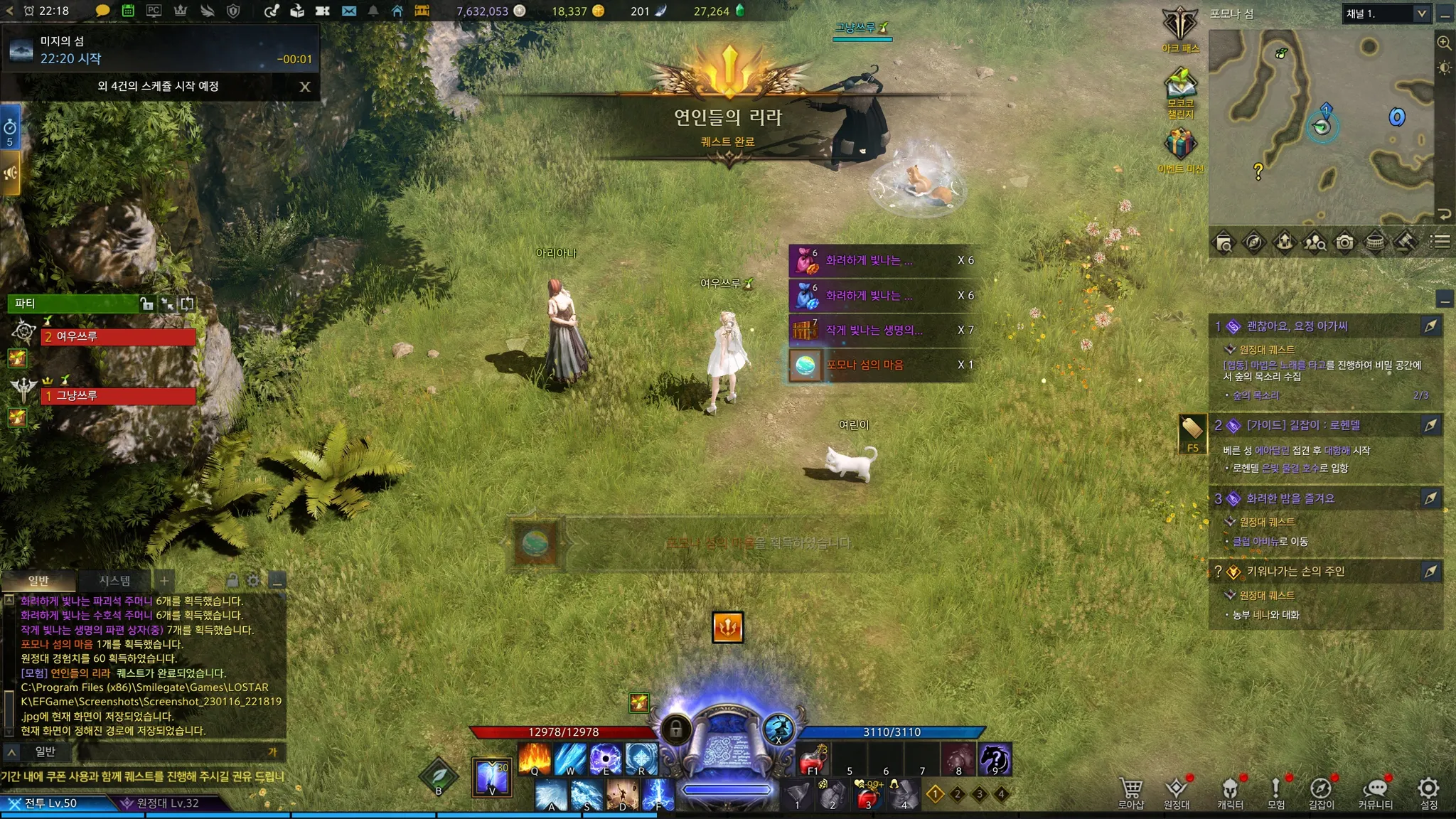Open the 캐릭터 character menu
1456x819 pixels.
pyautogui.click(x=1230, y=792)
